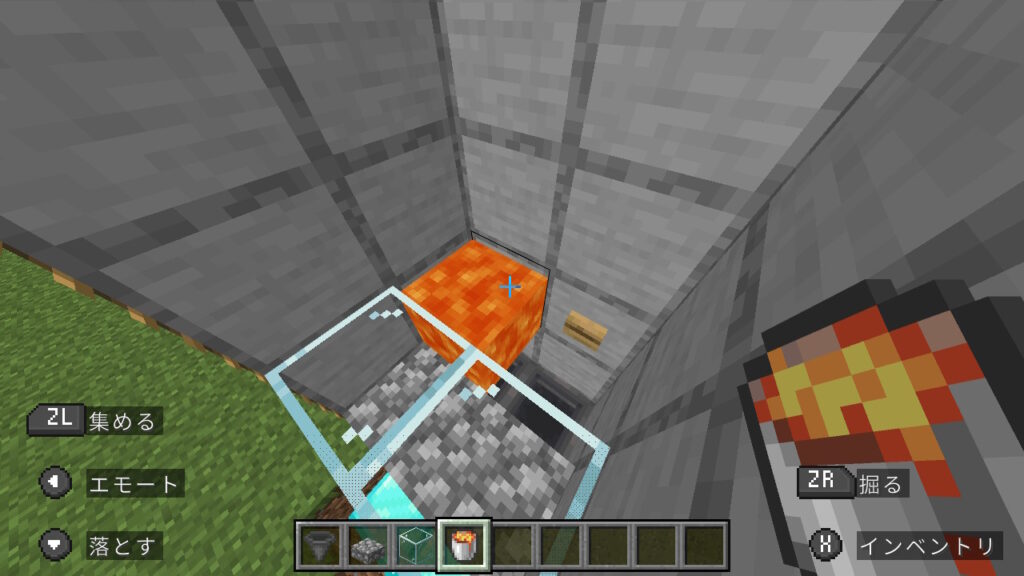Select the lava bucket hotbar slot
The height and width of the screenshot is (576, 1024).
(x=463, y=545)
